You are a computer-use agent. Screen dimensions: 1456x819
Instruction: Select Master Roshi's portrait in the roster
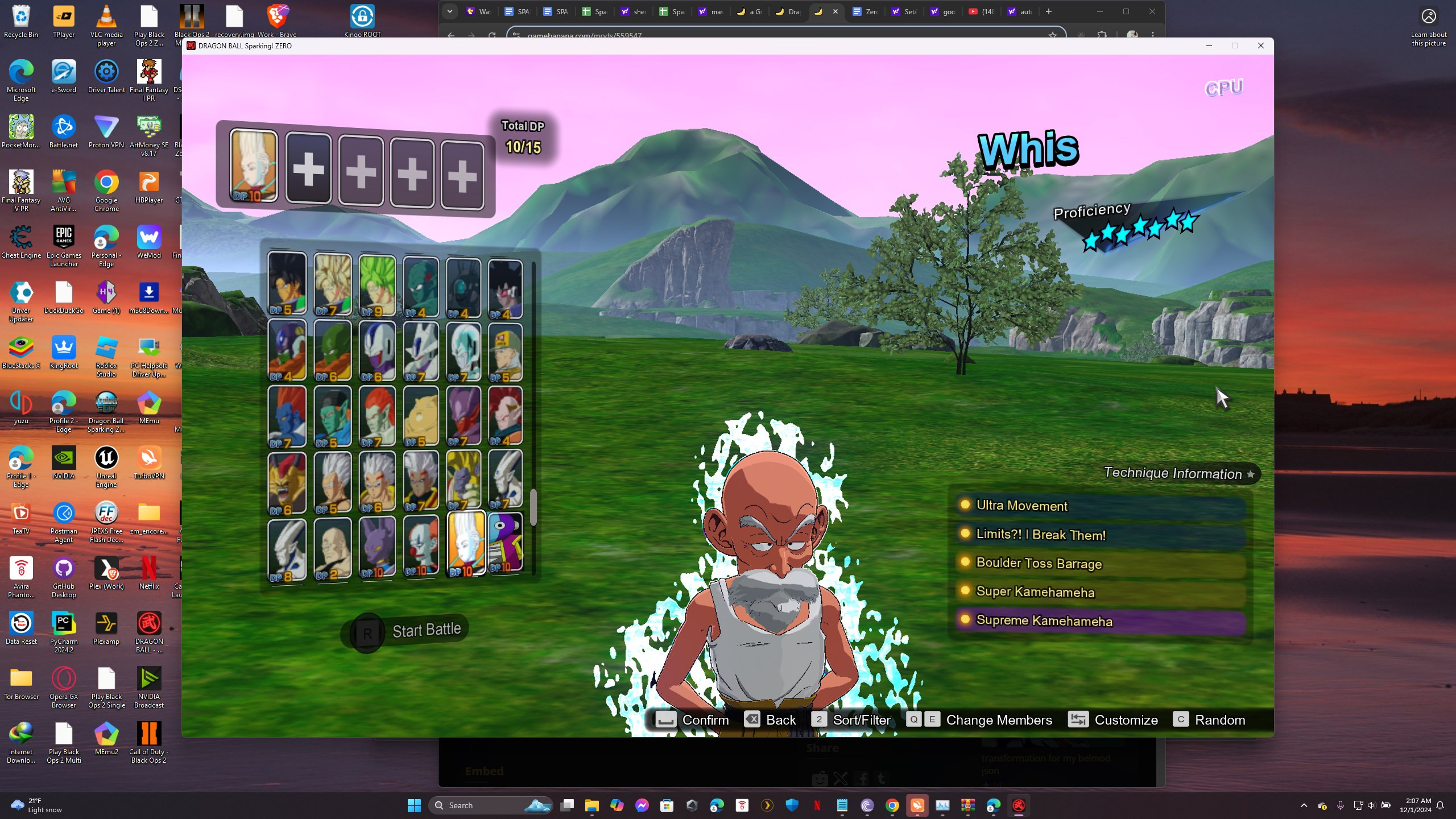(x=333, y=546)
